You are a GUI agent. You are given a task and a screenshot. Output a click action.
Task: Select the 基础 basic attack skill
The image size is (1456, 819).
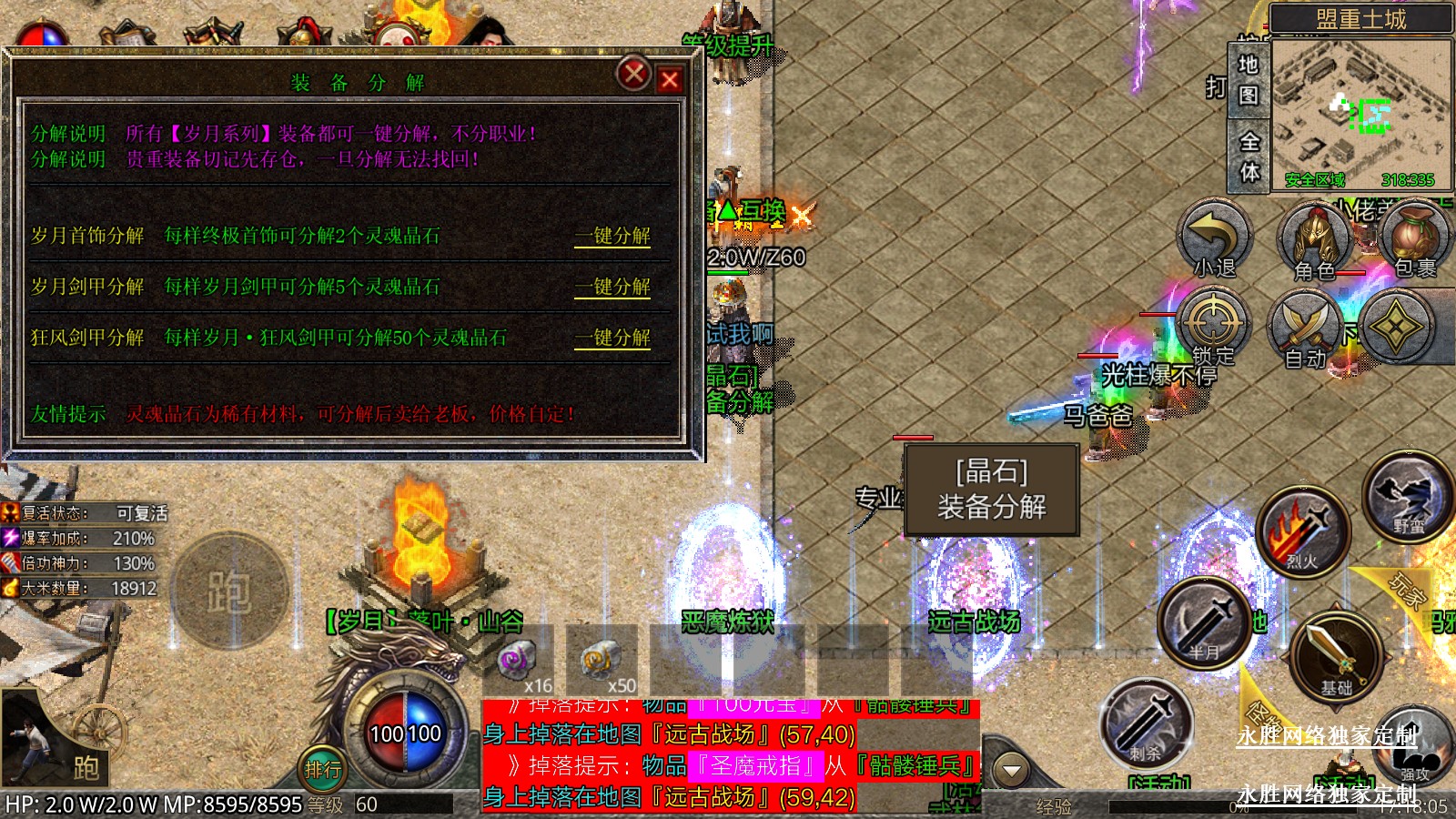(1336, 657)
